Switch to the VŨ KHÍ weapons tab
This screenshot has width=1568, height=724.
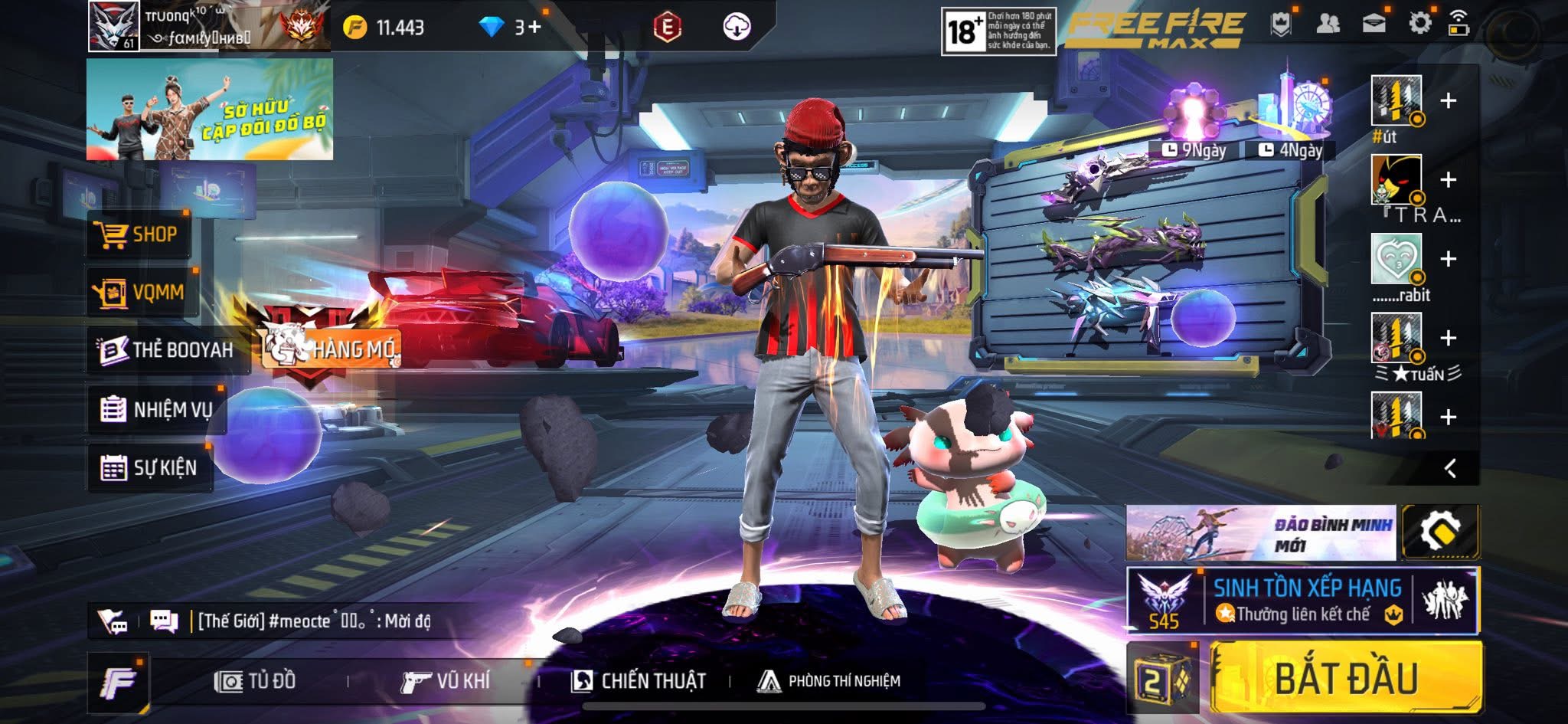coord(446,681)
